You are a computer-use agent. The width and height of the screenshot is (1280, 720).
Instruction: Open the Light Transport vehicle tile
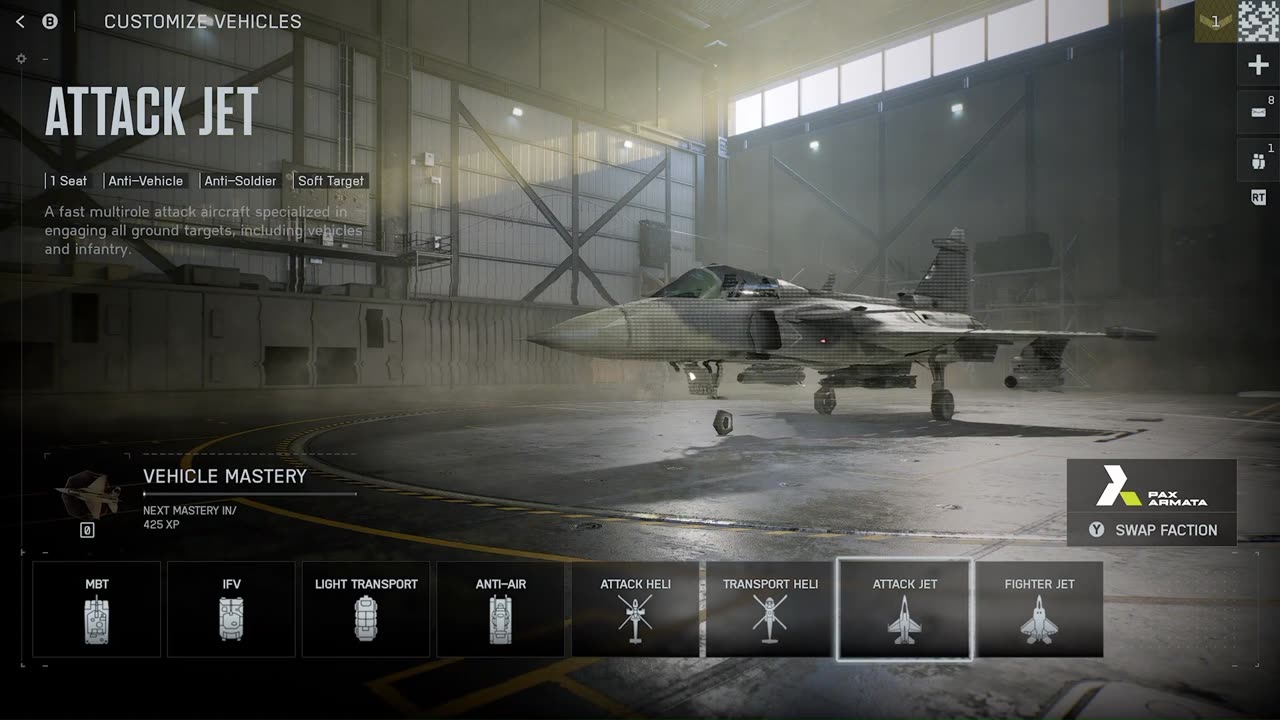(x=366, y=609)
